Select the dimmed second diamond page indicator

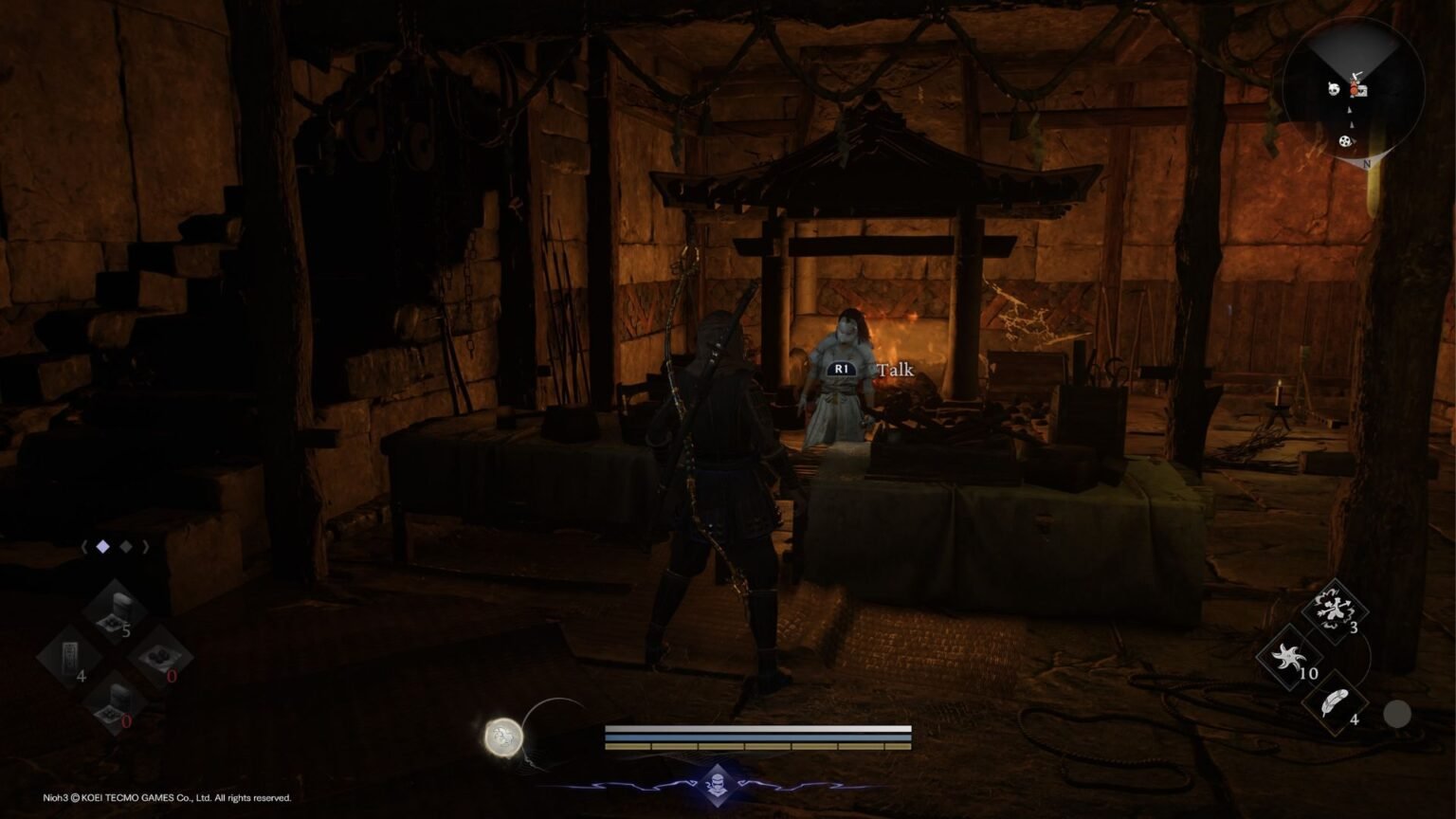click(x=127, y=546)
